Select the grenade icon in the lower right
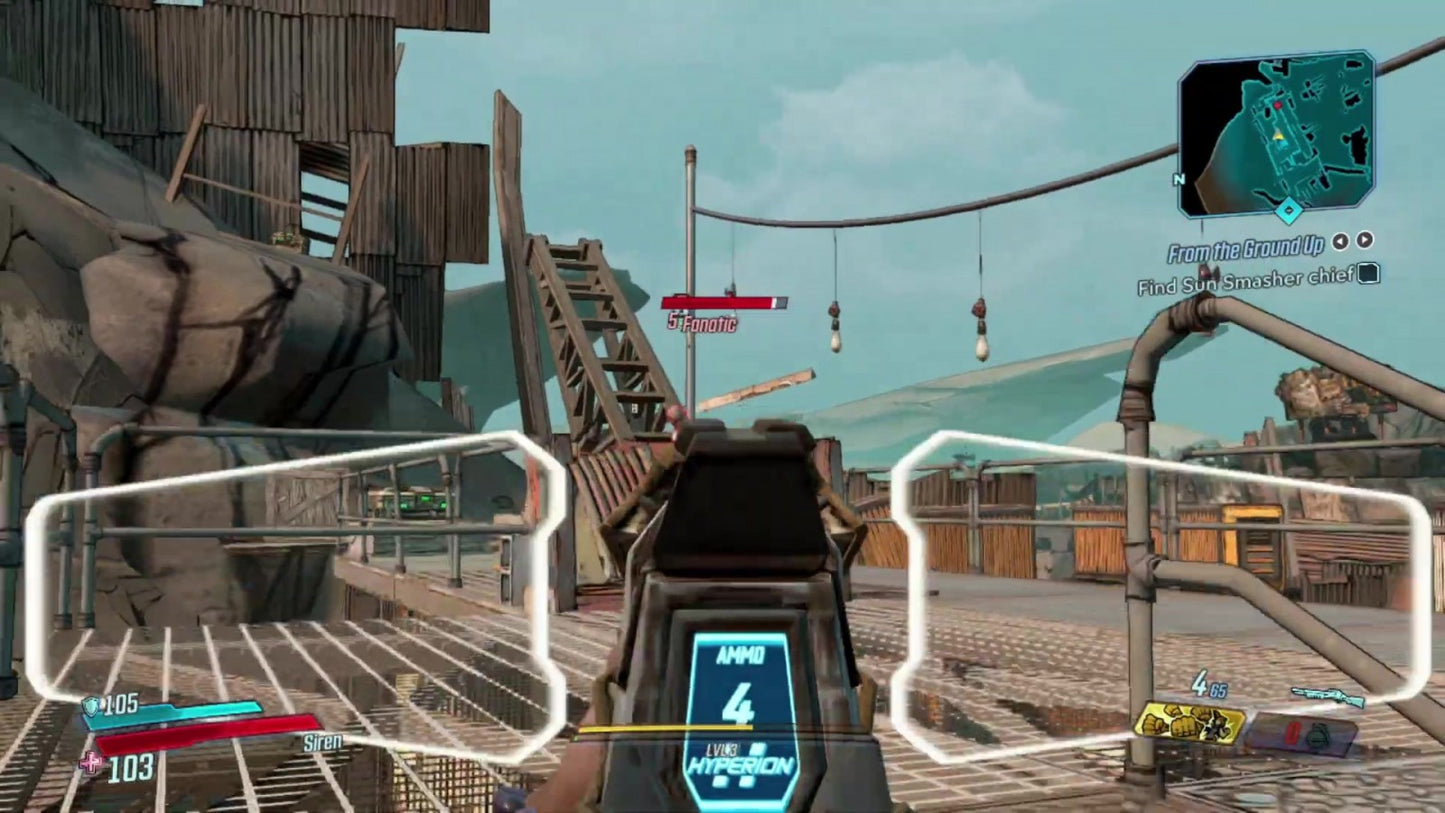The height and width of the screenshot is (813, 1445). tap(1317, 733)
